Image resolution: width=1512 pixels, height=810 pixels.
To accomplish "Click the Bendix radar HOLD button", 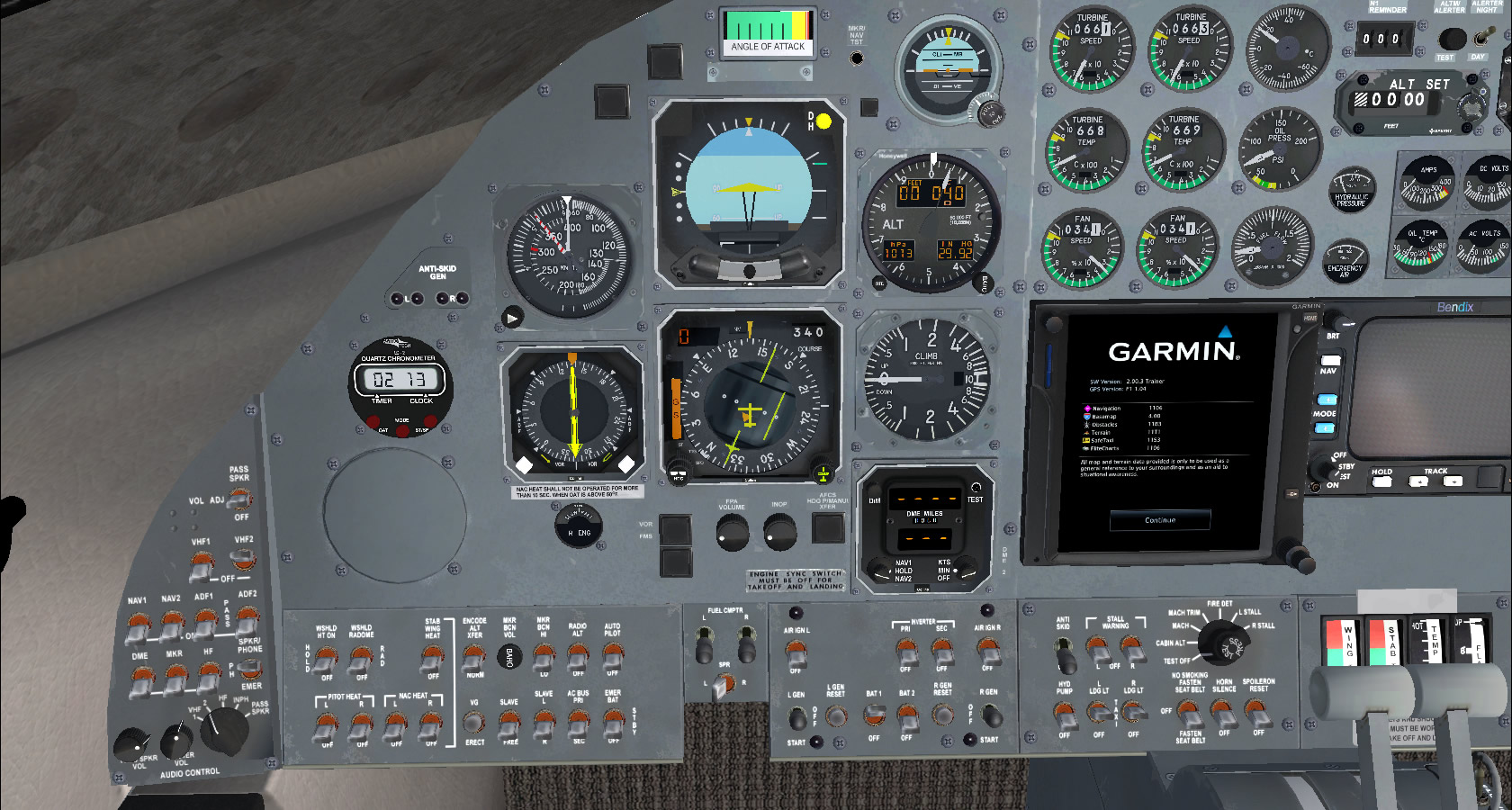I will click(x=1381, y=481).
